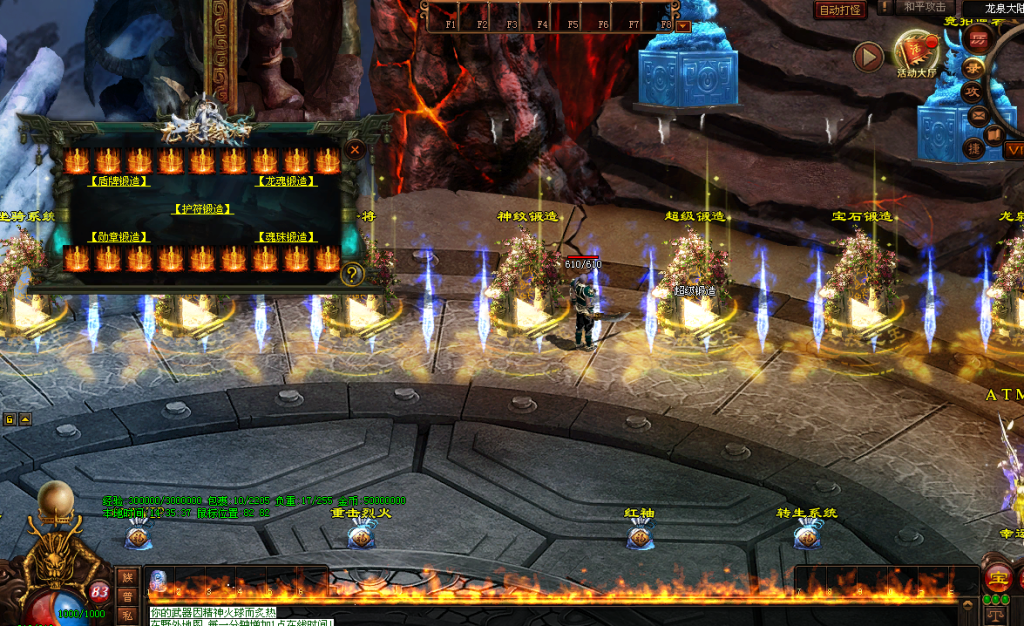
Task: Open the help for the forging panel
Action: coord(351,274)
